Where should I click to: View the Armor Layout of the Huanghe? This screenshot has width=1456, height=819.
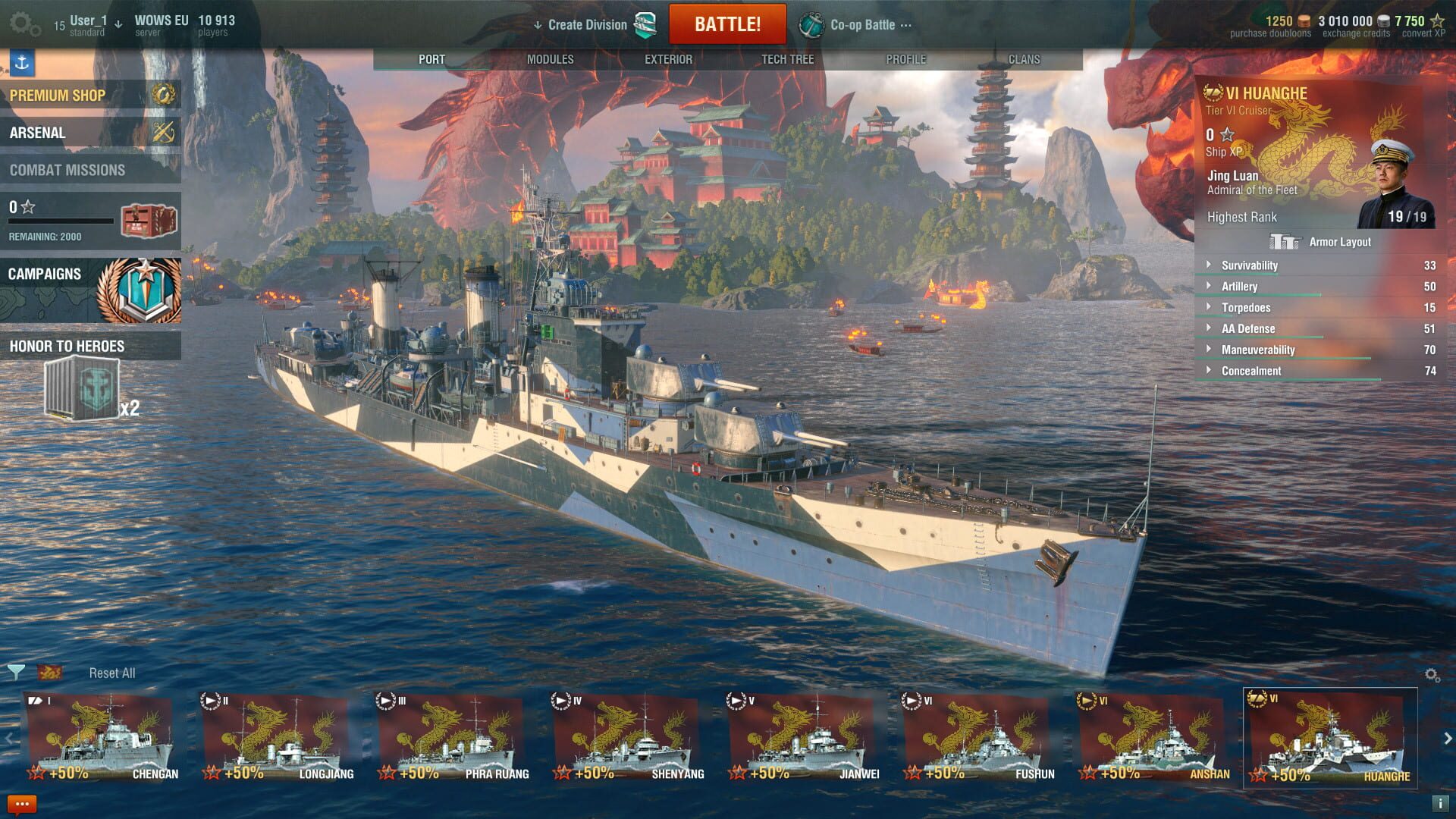[1318, 242]
